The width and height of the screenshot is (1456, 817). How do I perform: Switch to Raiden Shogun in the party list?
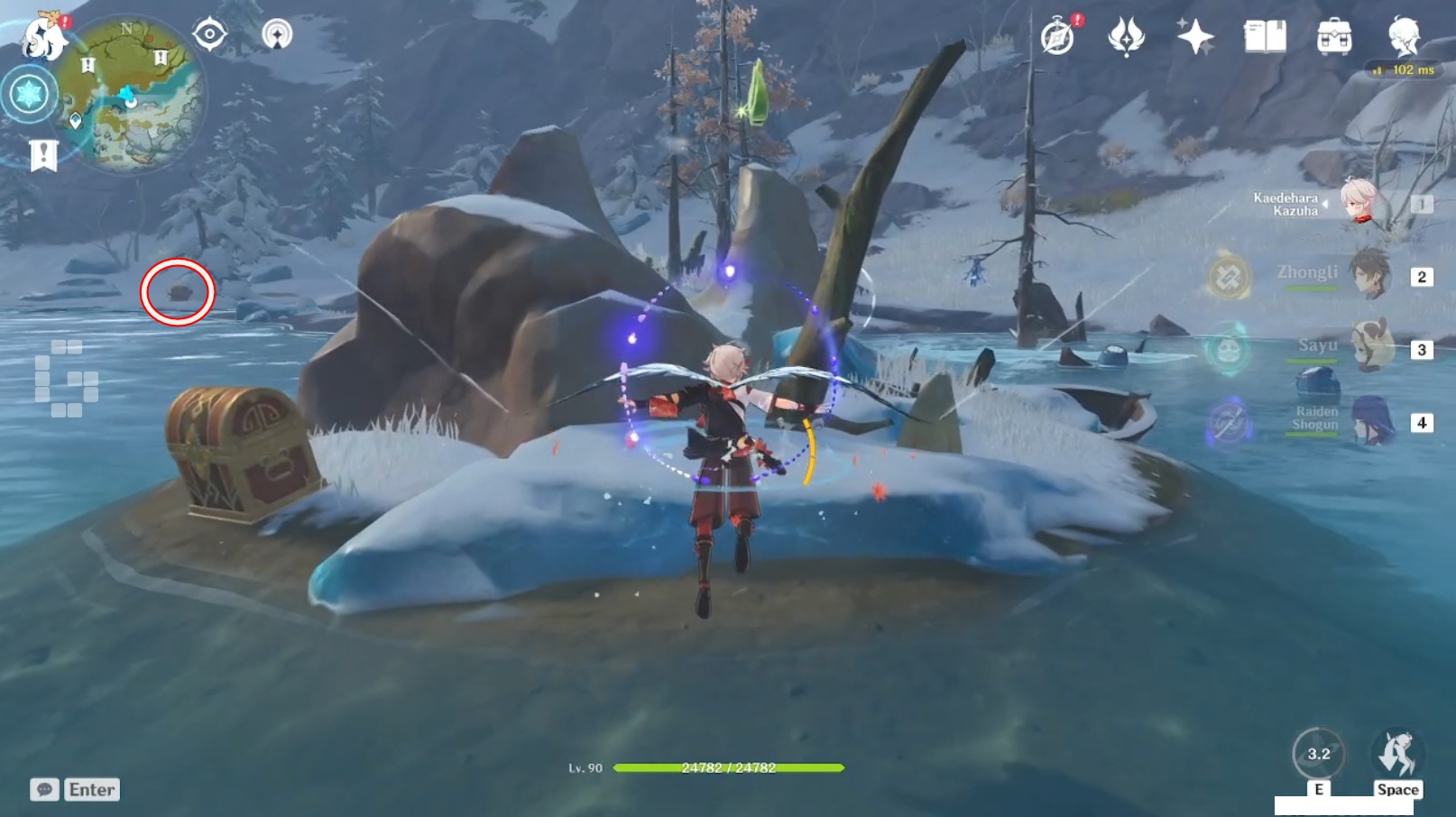tap(1369, 420)
